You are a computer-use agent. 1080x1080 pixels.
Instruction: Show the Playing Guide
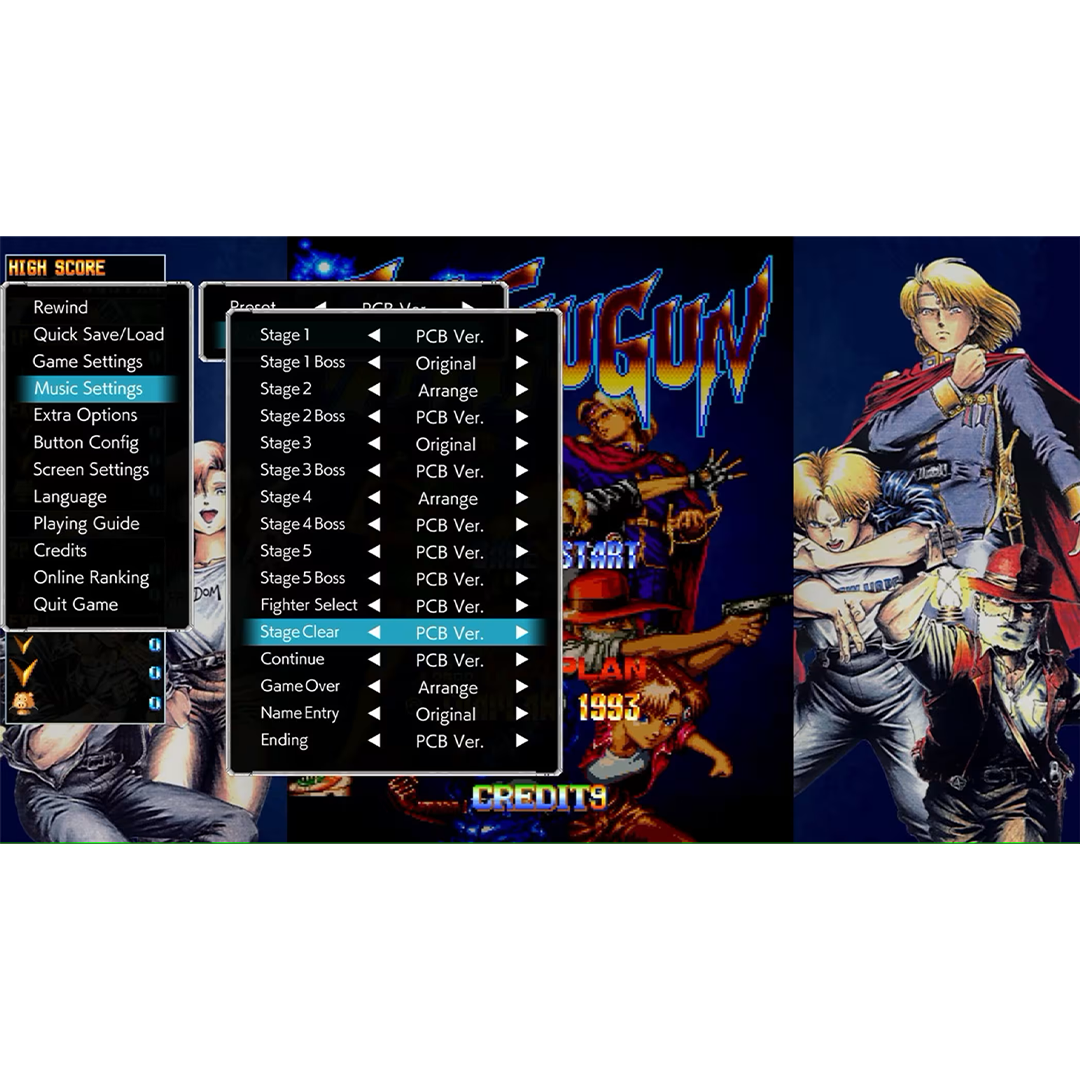86,523
